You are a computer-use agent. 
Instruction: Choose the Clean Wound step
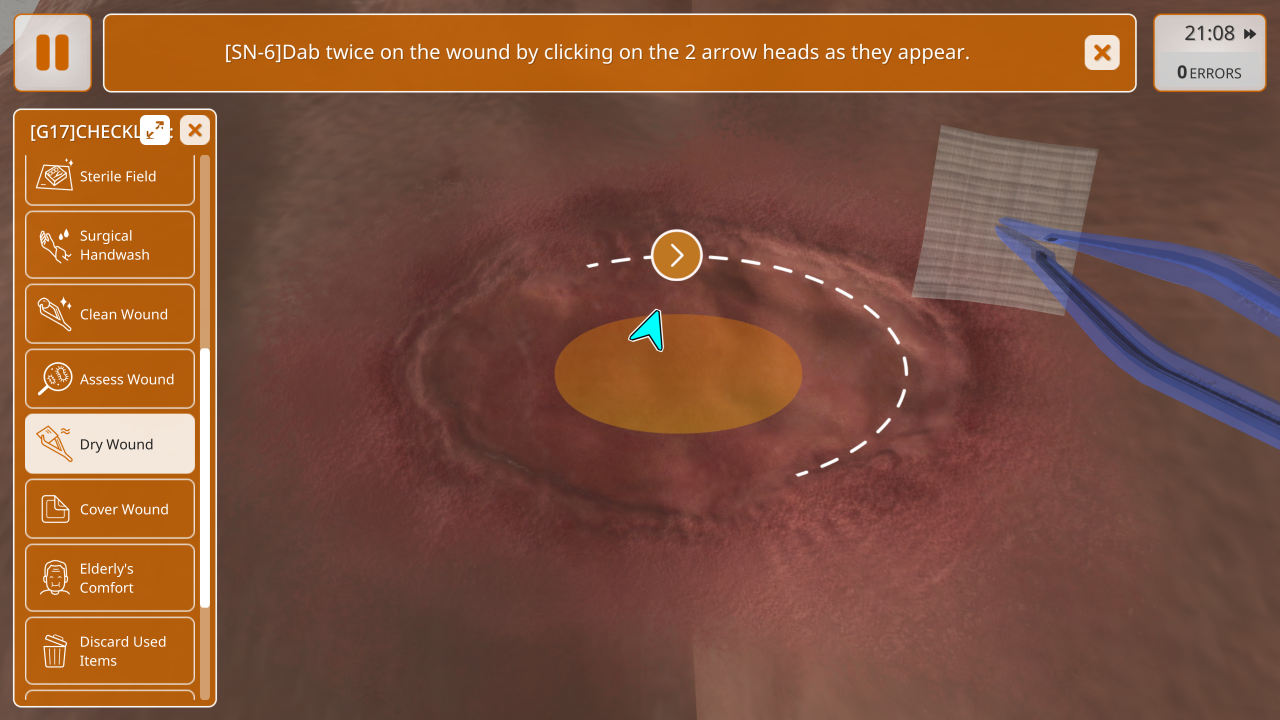tap(110, 314)
